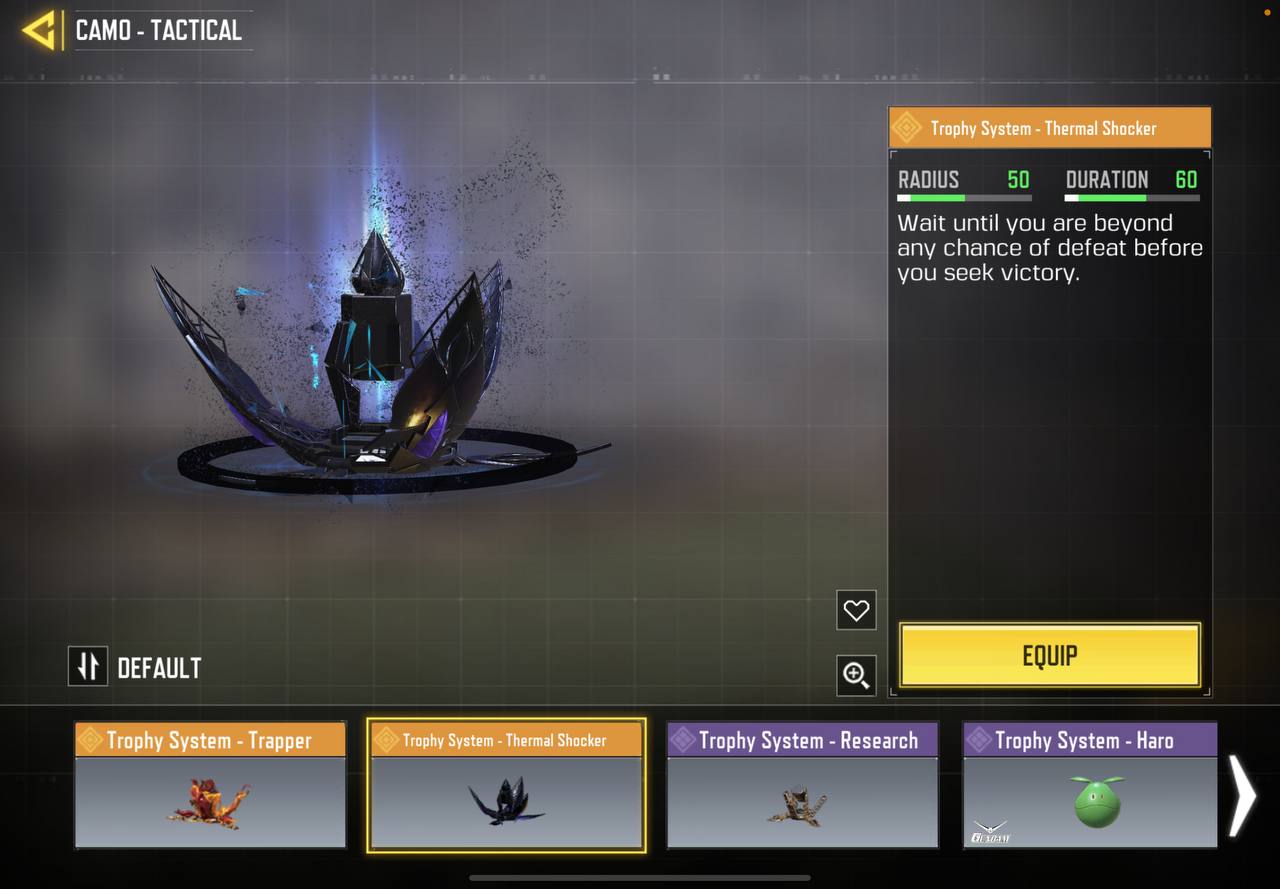Favorite this camo with the heart icon
1280x889 pixels.
click(x=856, y=610)
